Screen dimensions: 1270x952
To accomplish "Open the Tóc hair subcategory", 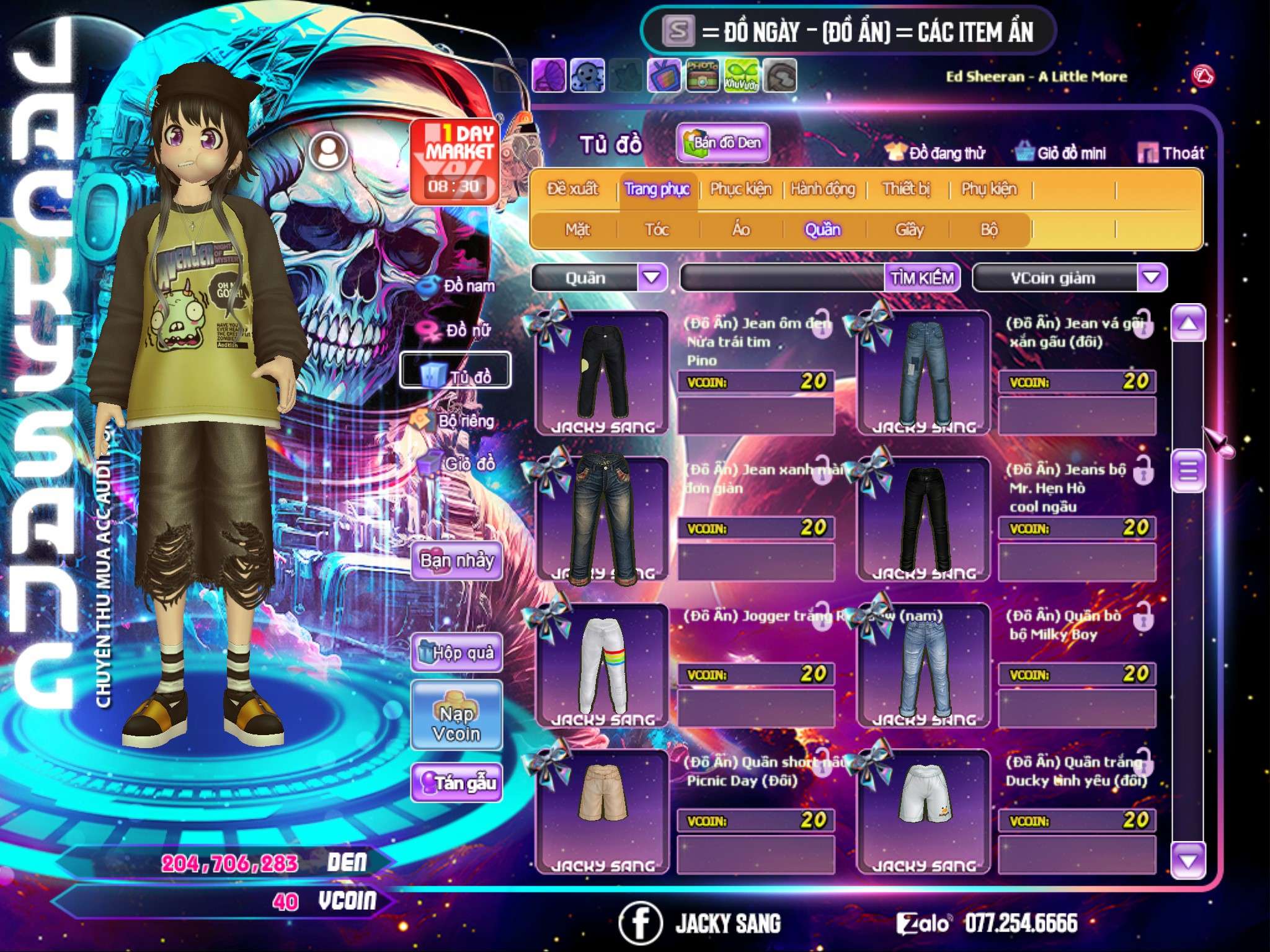I will point(657,230).
